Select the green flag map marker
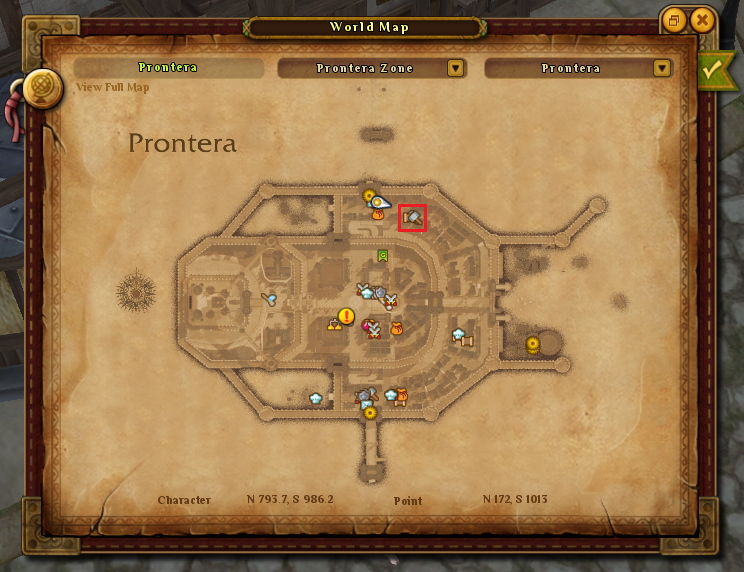 (383, 256)
